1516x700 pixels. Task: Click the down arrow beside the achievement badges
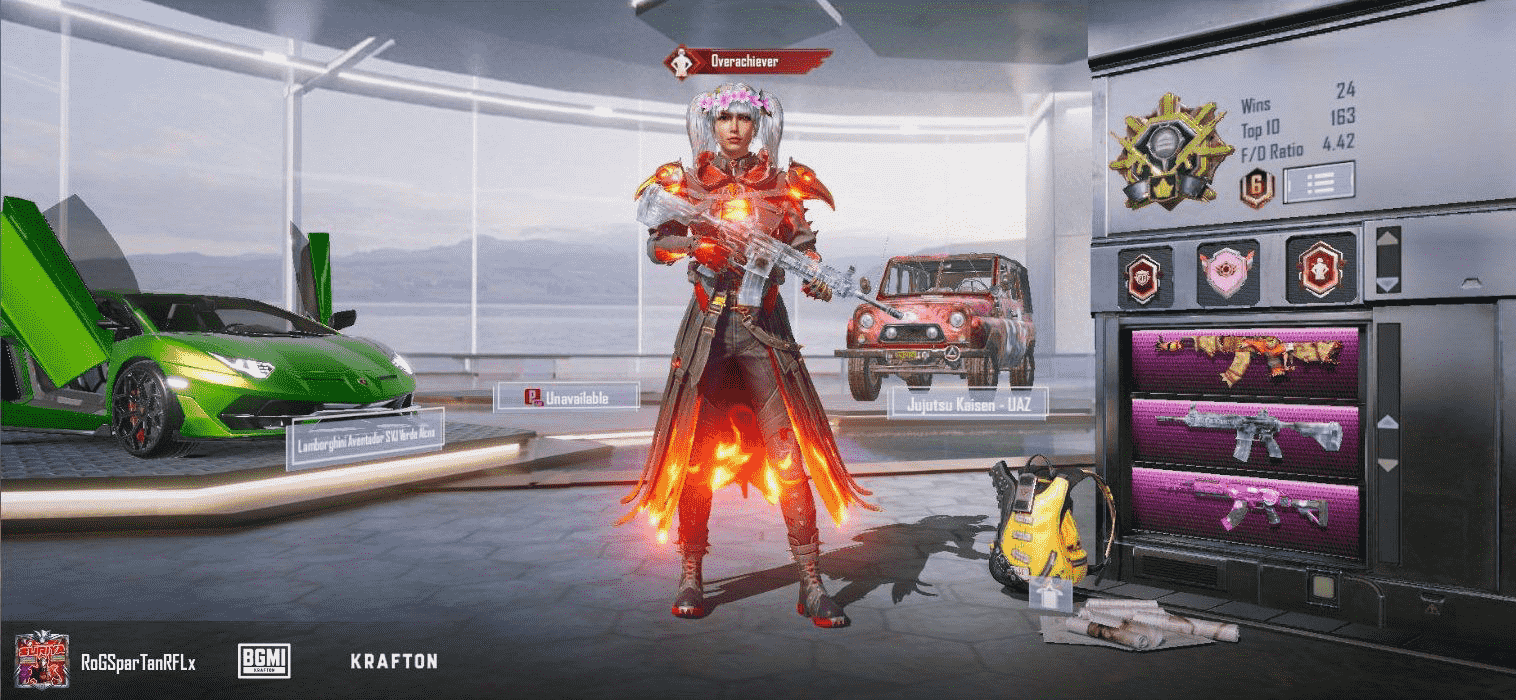[x=1388, y=284]
